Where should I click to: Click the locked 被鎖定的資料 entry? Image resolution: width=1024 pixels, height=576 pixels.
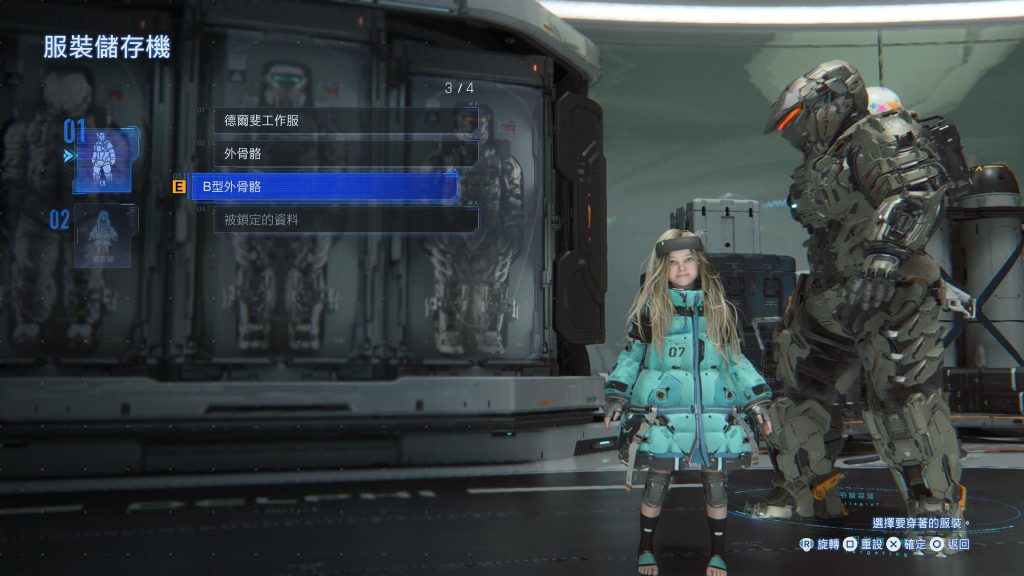click(345, 219)
